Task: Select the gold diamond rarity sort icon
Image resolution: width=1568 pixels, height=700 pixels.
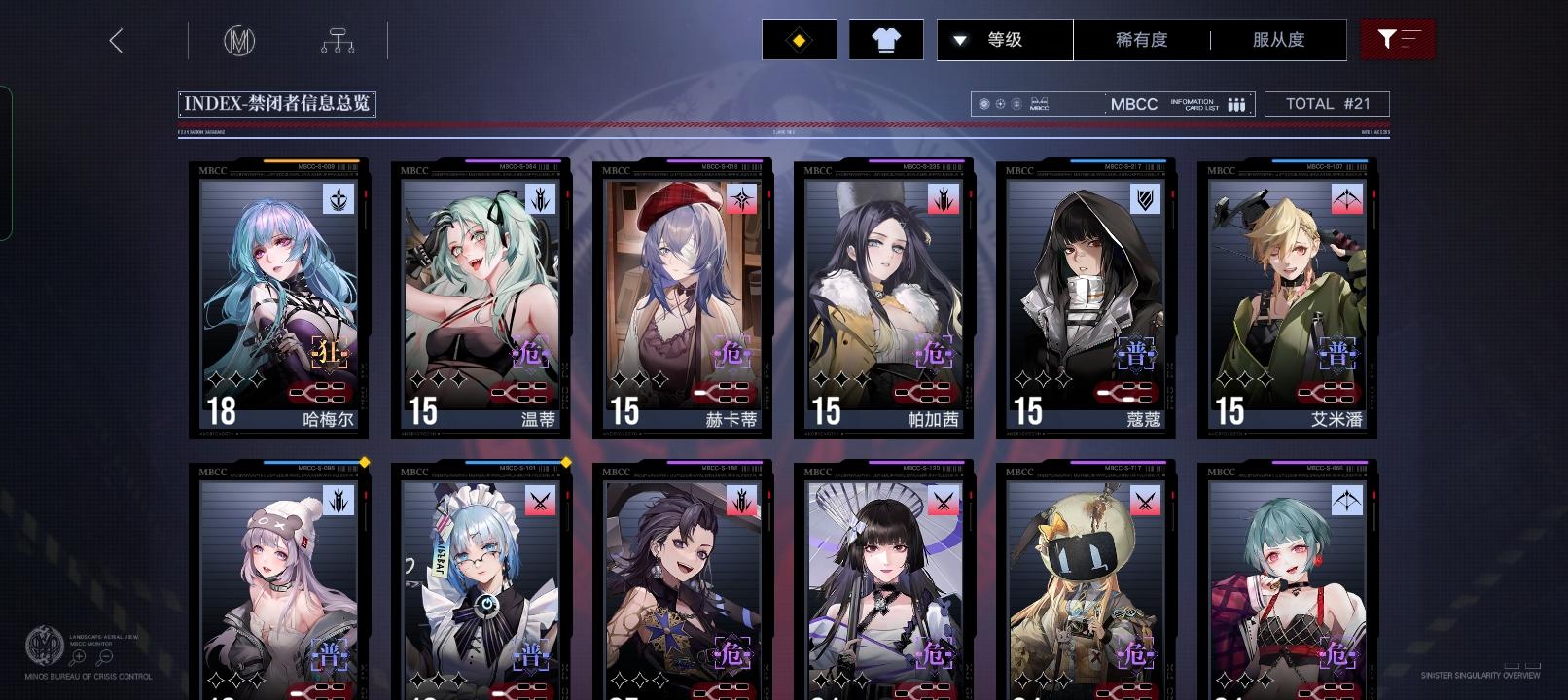Action: [x=798, y=39]
